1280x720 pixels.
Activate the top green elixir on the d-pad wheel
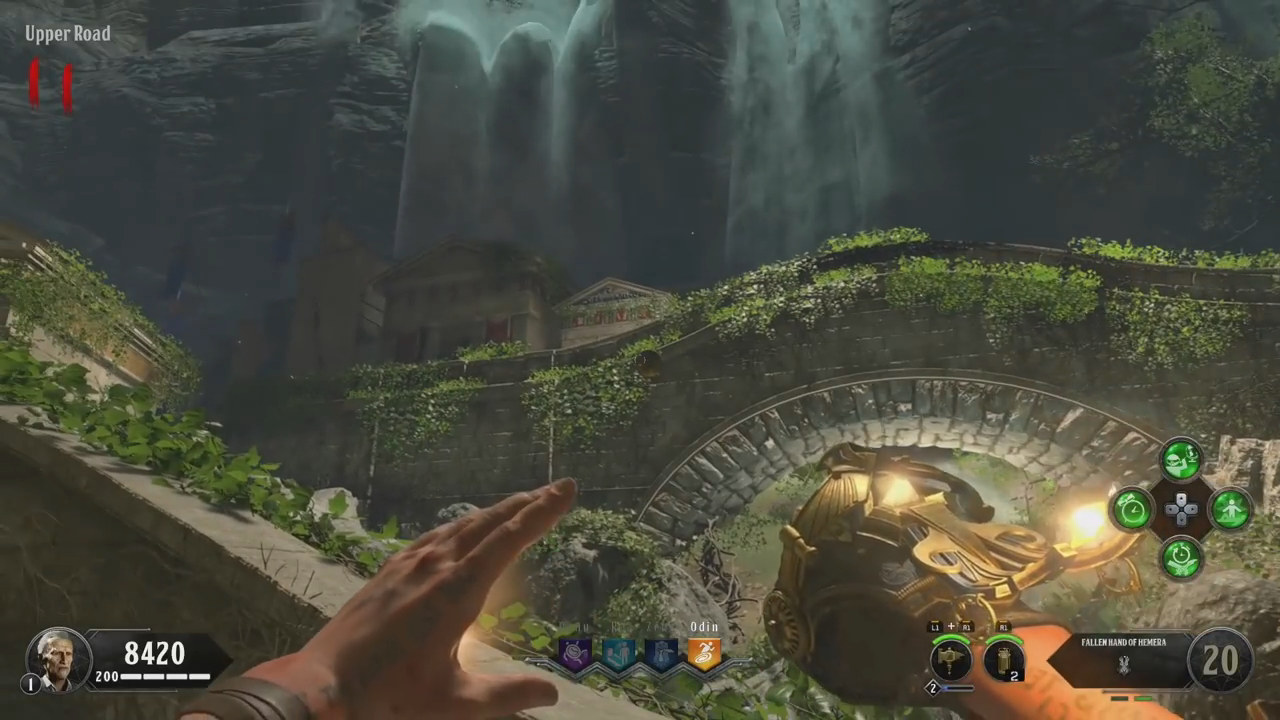coord(1181,461)
